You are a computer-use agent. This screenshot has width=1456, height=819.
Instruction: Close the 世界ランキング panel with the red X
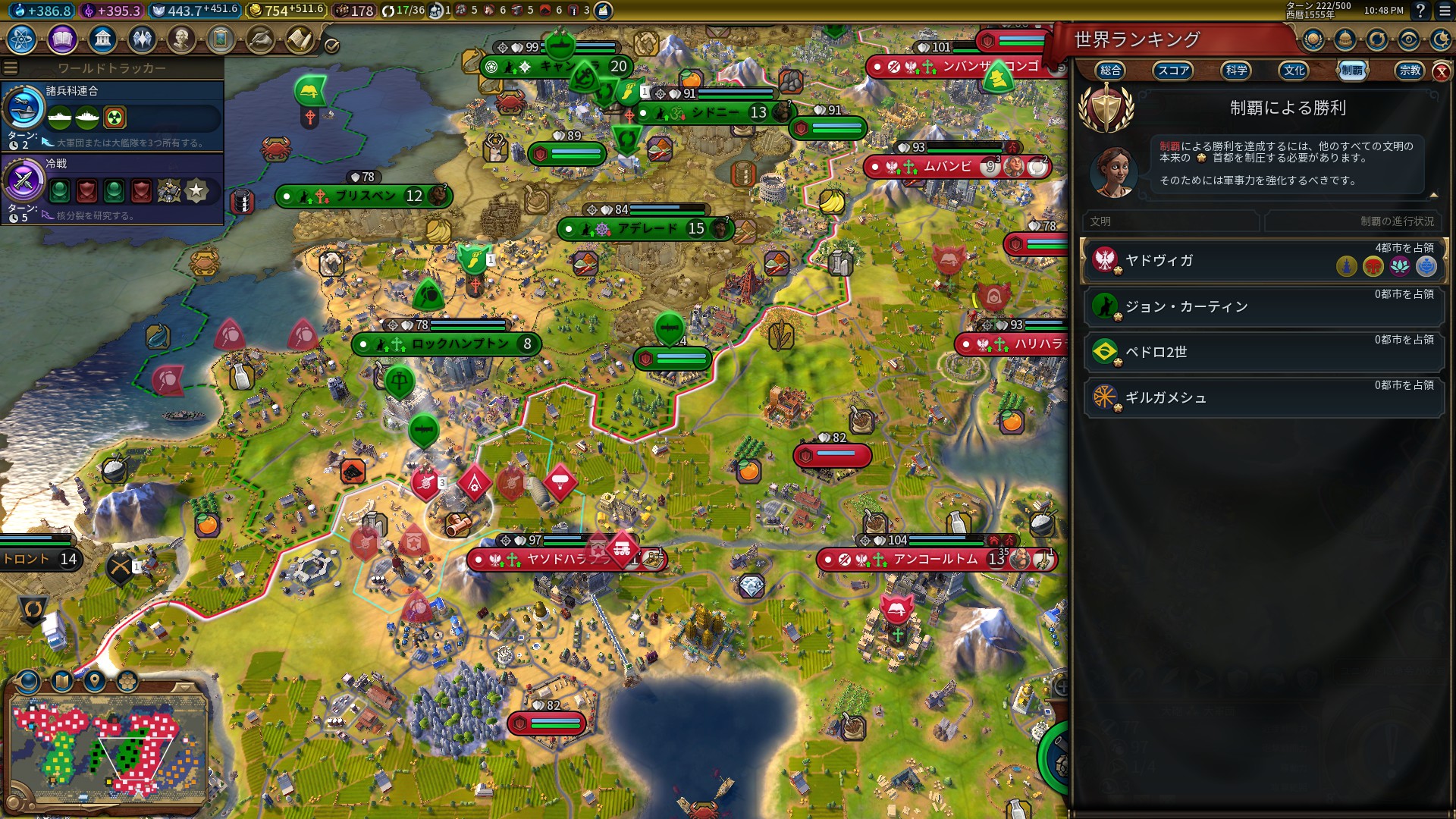[1441, 72]
